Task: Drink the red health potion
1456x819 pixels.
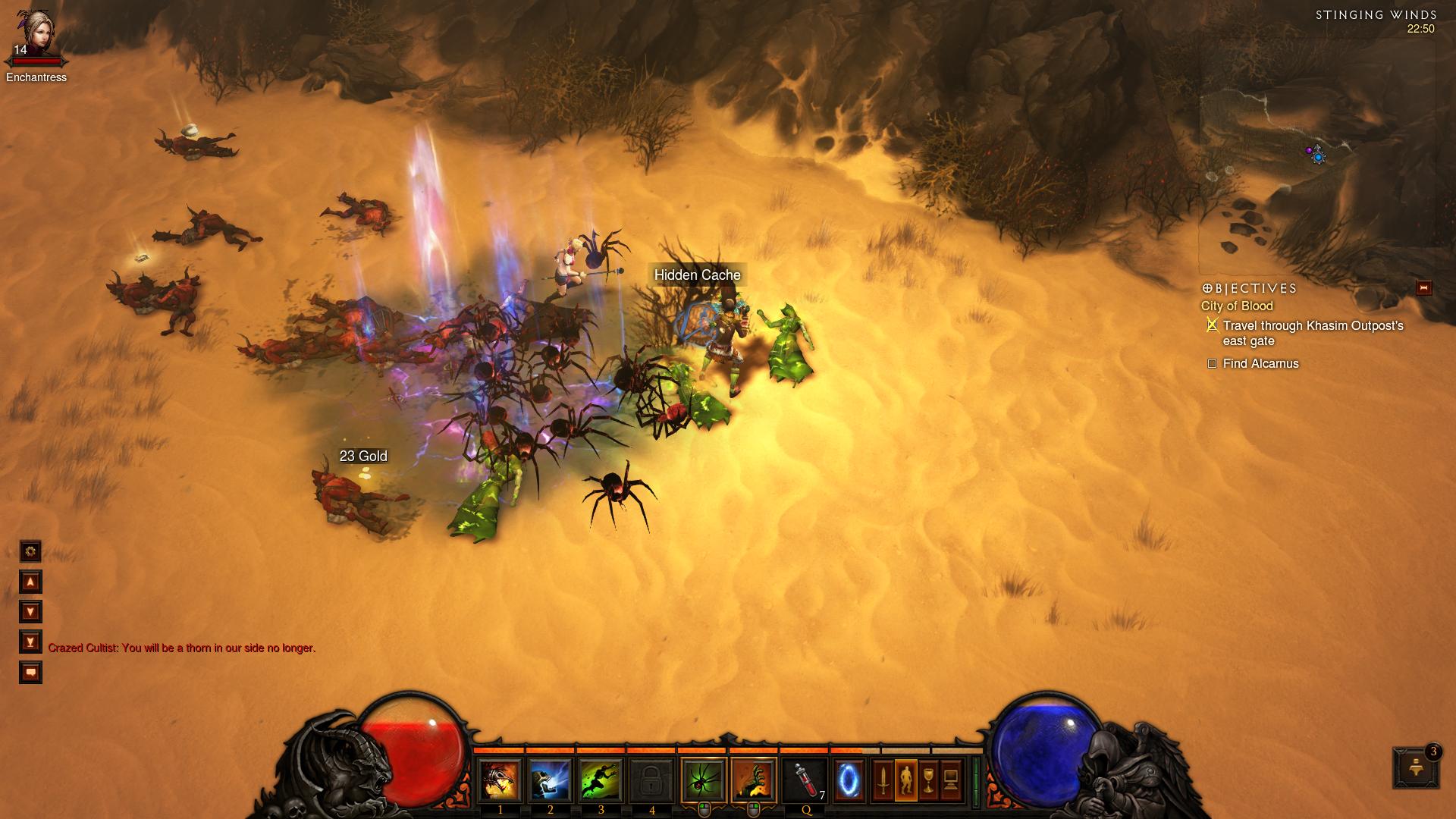Action: [x=805, y=780]
